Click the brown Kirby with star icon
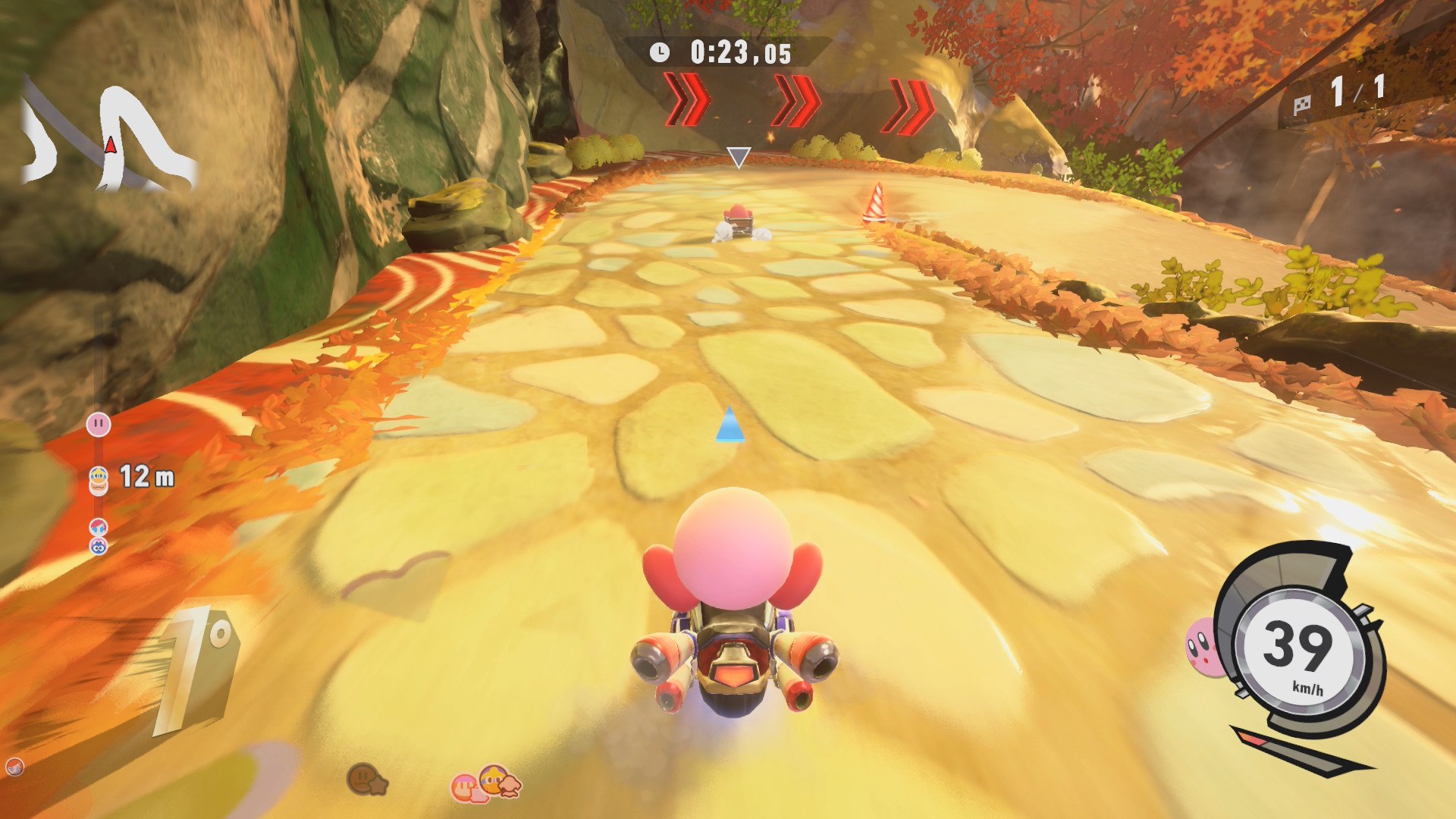The image size is (1456, 819). click(x=367, y=779)
